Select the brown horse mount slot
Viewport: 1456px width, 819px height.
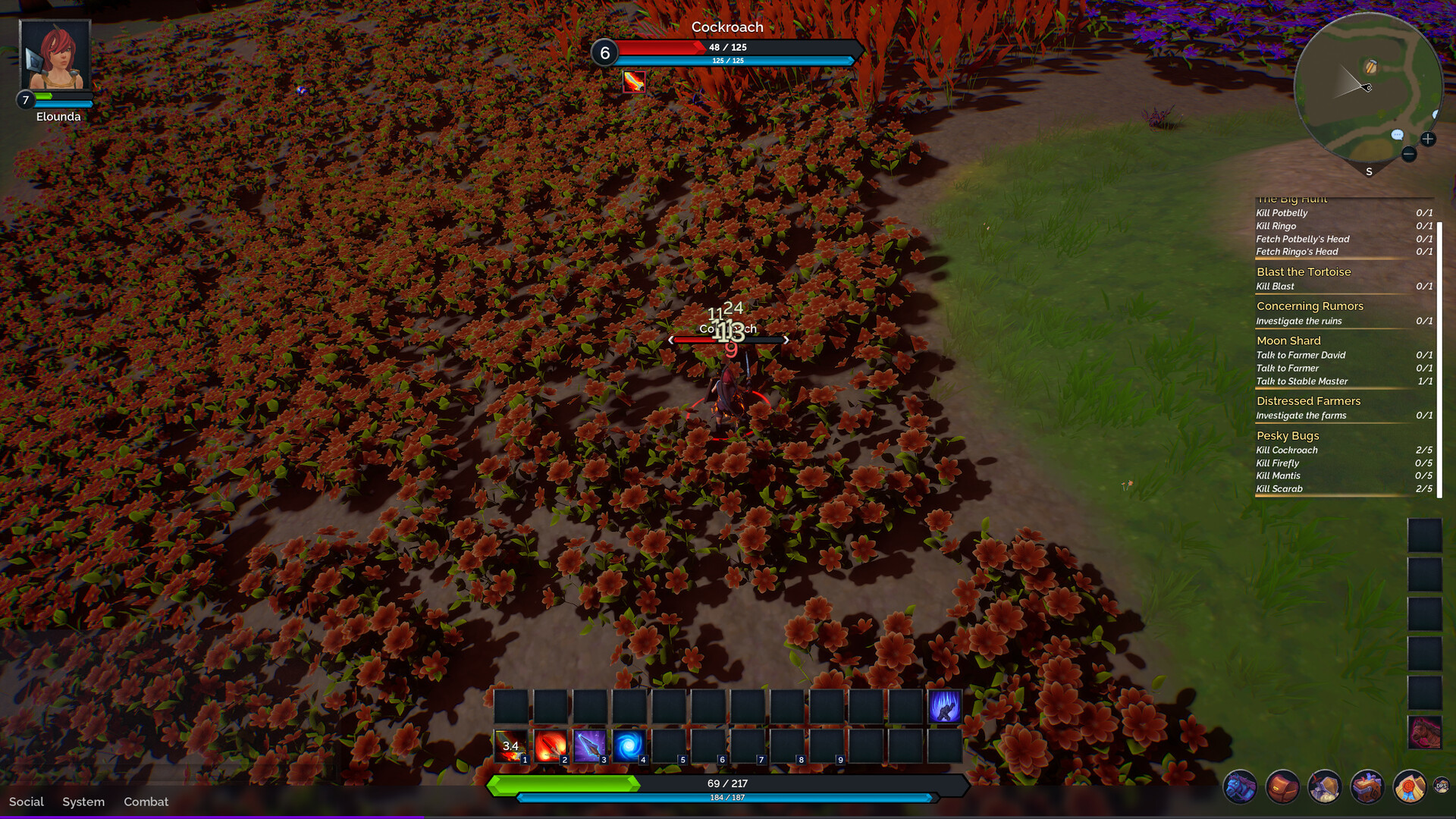coord(1425,733)
